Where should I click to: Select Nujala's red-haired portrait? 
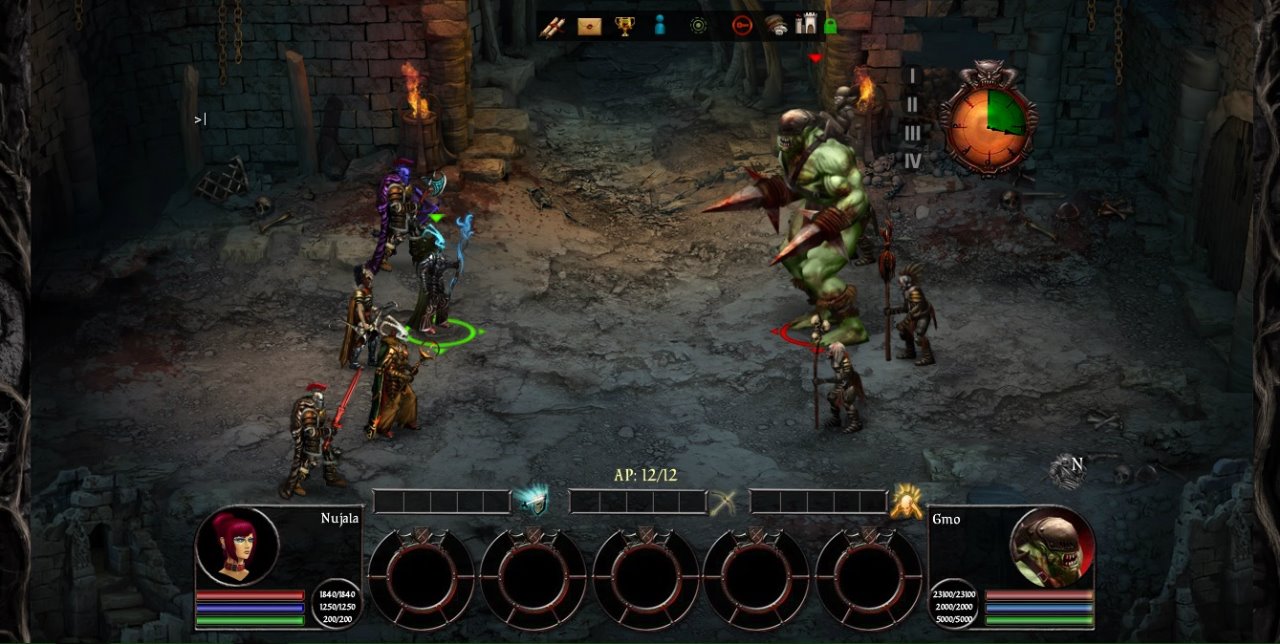pos(237,546)
